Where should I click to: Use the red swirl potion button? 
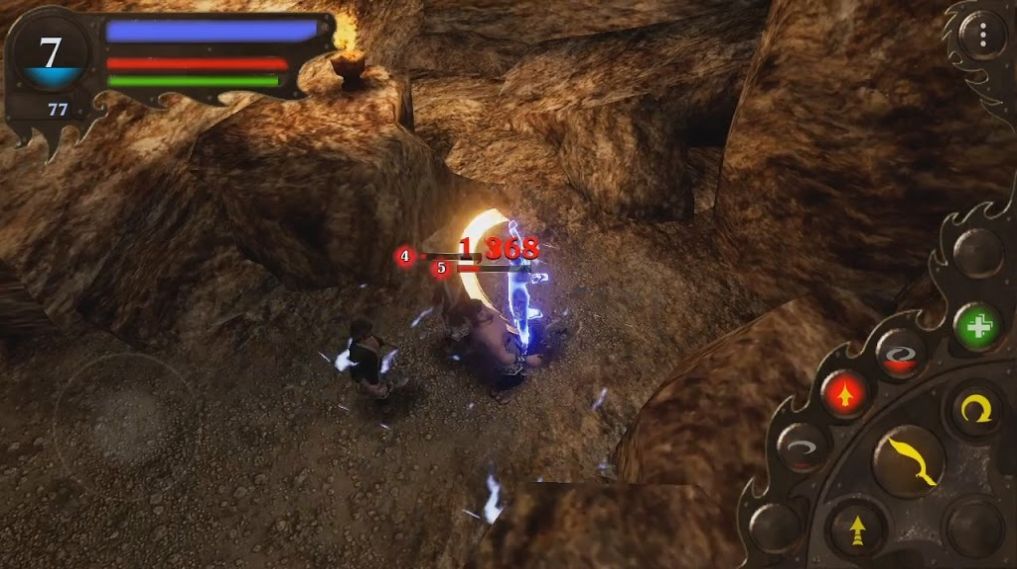click(900, 354)
